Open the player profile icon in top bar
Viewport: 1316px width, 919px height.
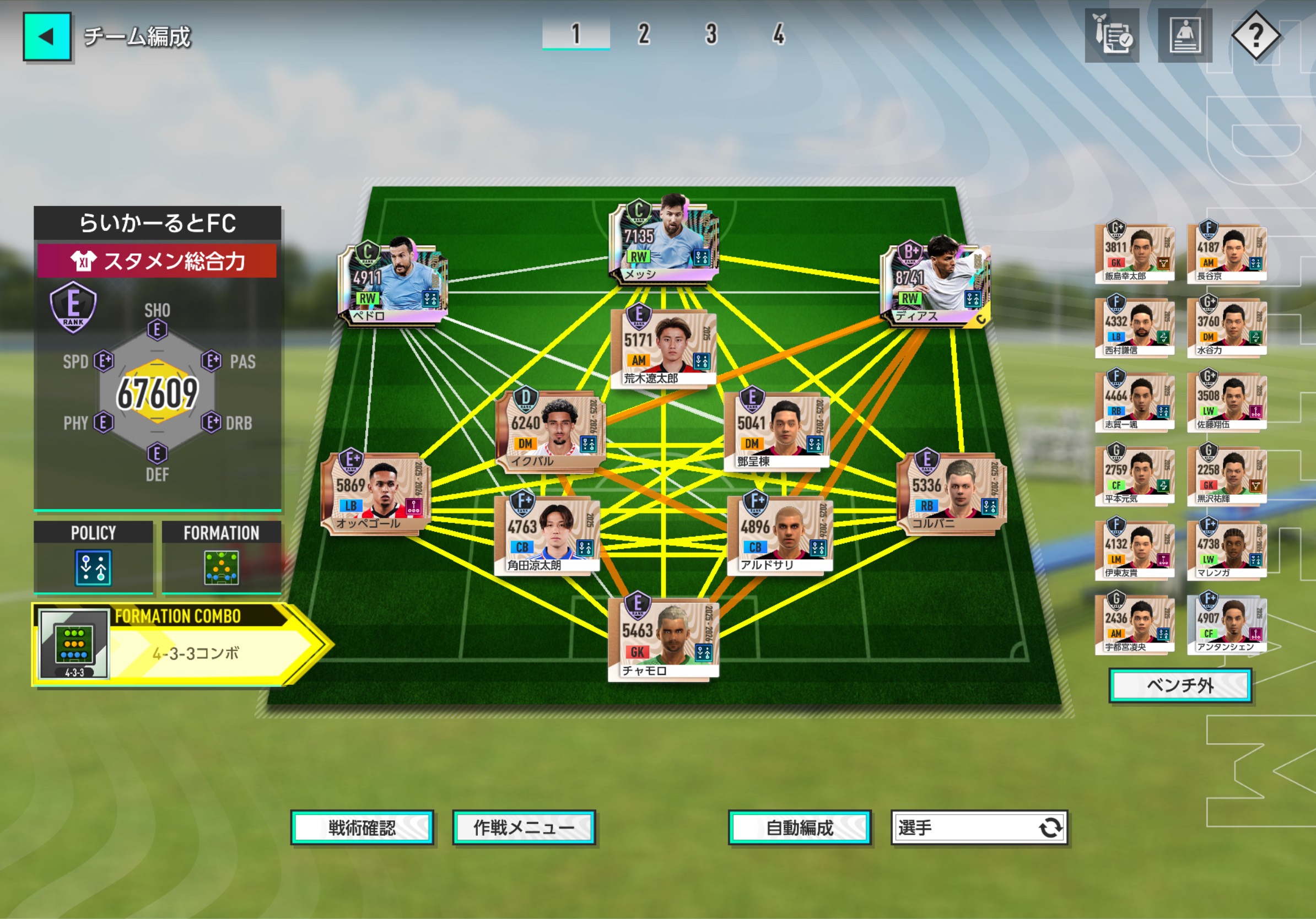tap(1185, 35)
